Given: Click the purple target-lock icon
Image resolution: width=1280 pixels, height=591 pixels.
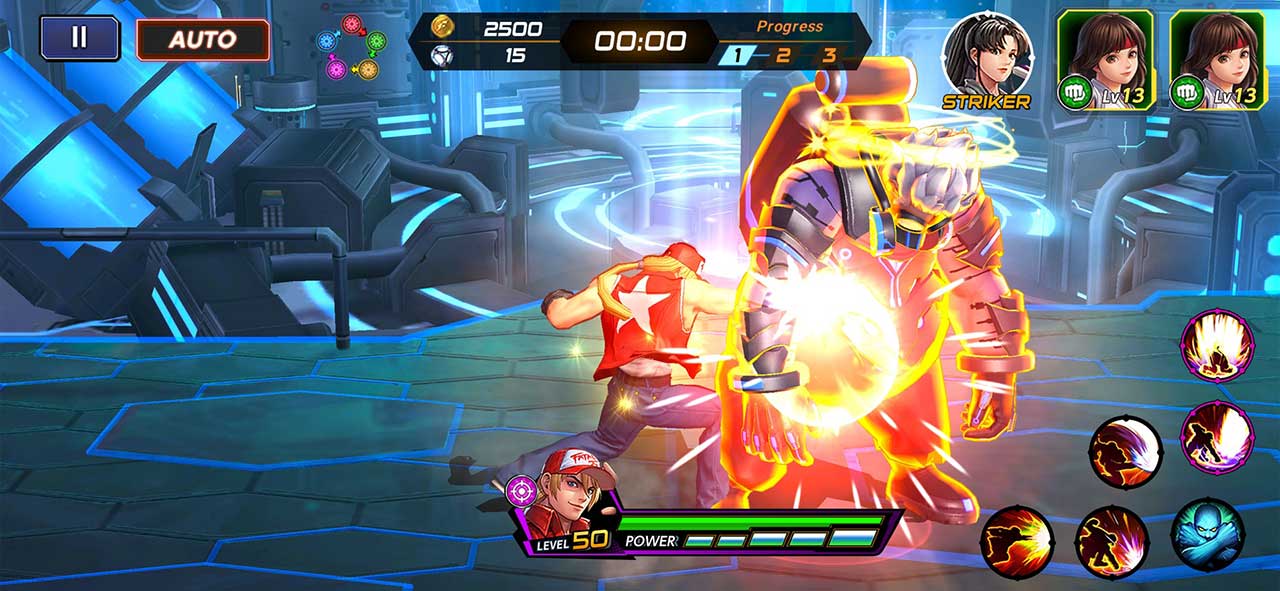Looking at the screenshot, I should [x=521, y=491].
